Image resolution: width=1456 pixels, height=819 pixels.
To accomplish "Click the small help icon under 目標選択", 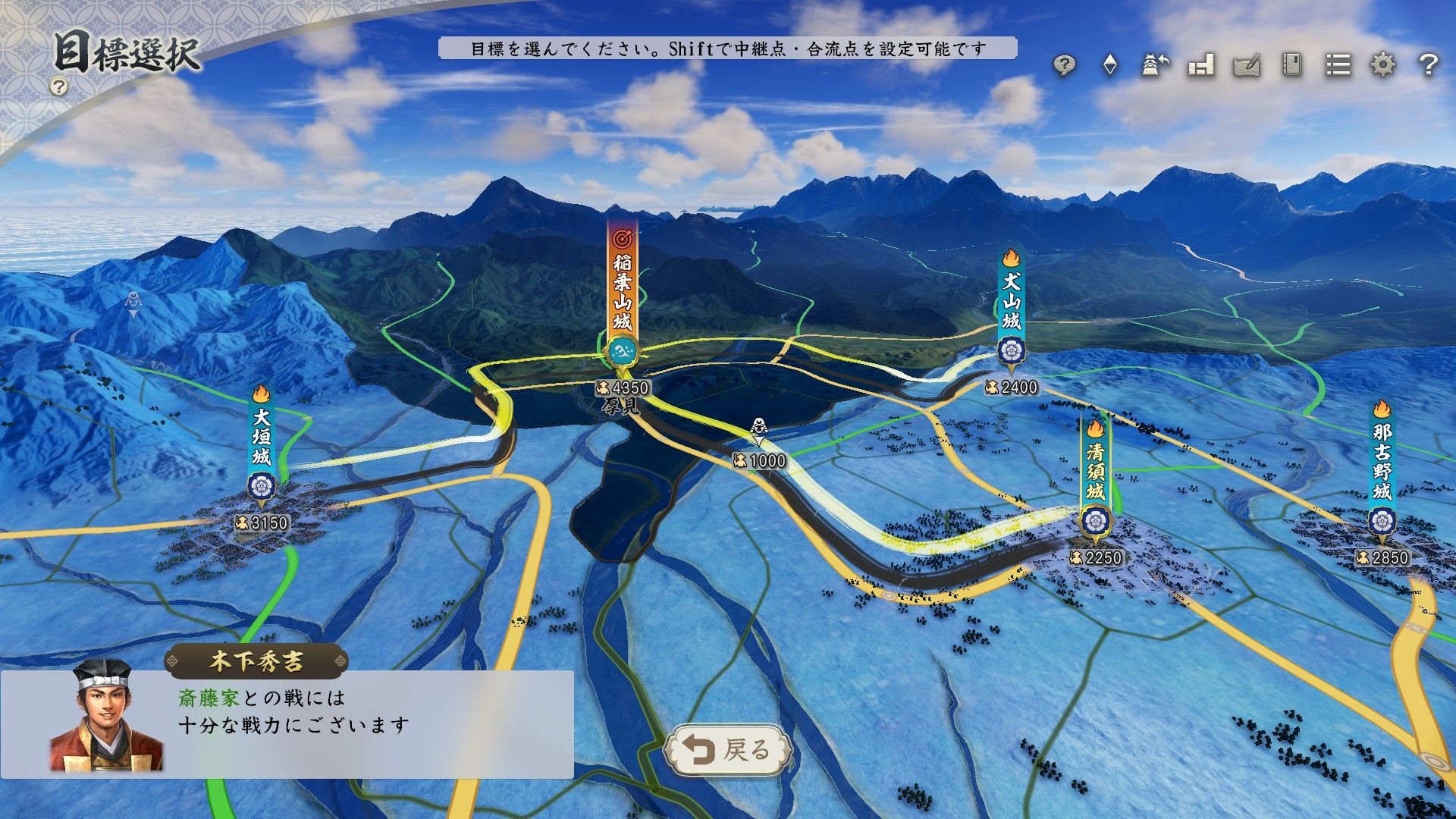I will [x=58, y=86].
